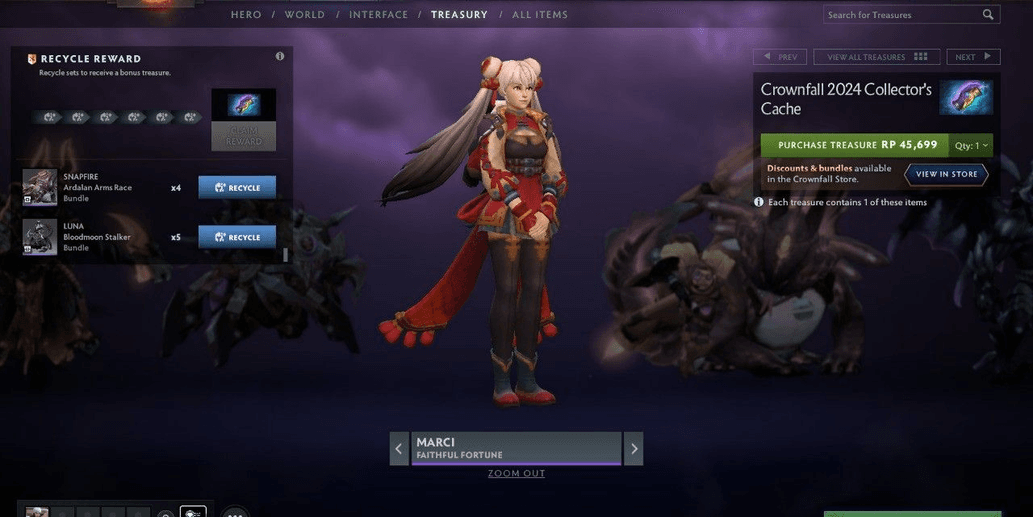Open the World section
Image resolution: width=1033 pixels, height=517 pixels.
coord(304,15)
